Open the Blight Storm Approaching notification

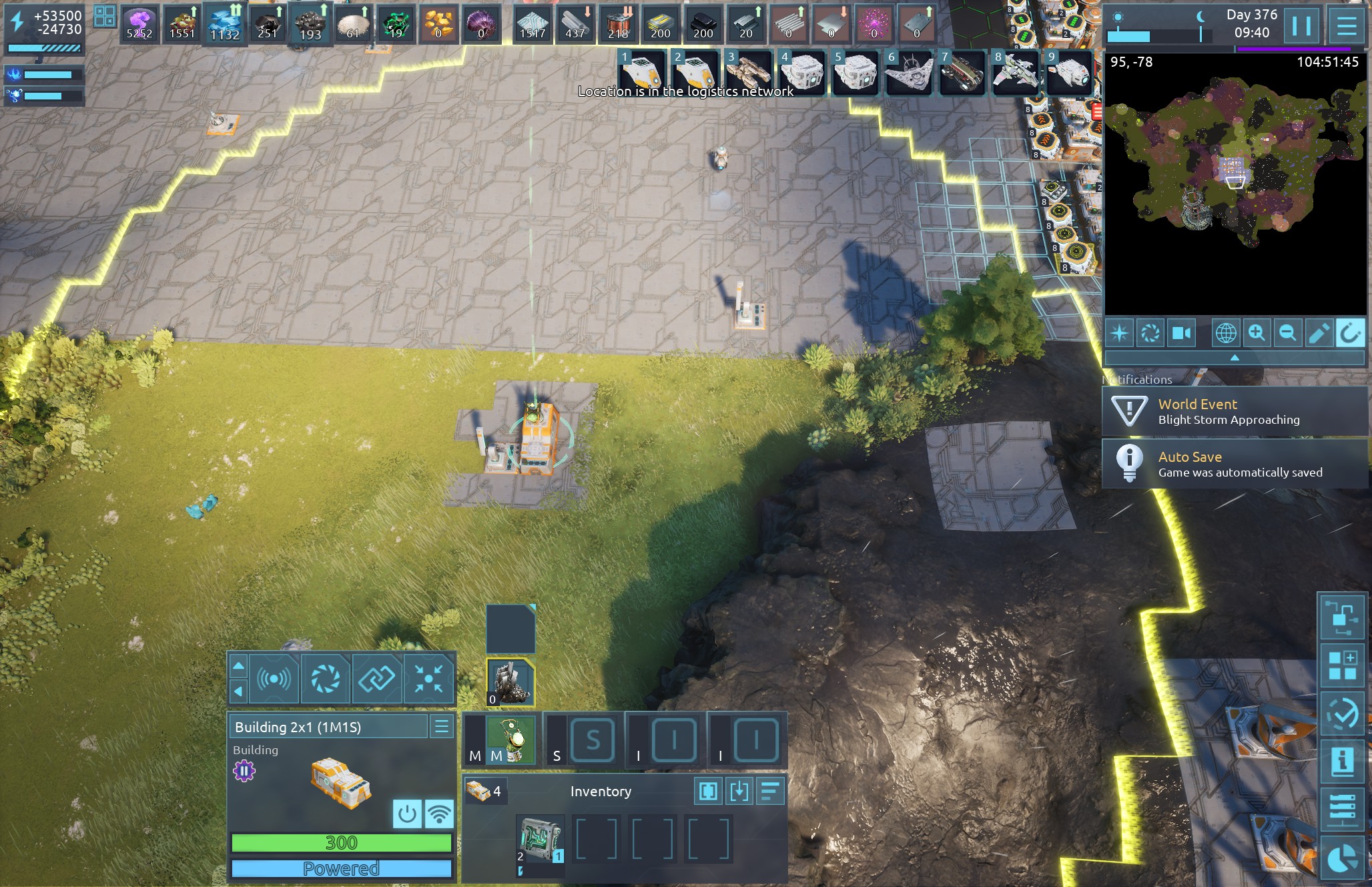coord(1235,412)
